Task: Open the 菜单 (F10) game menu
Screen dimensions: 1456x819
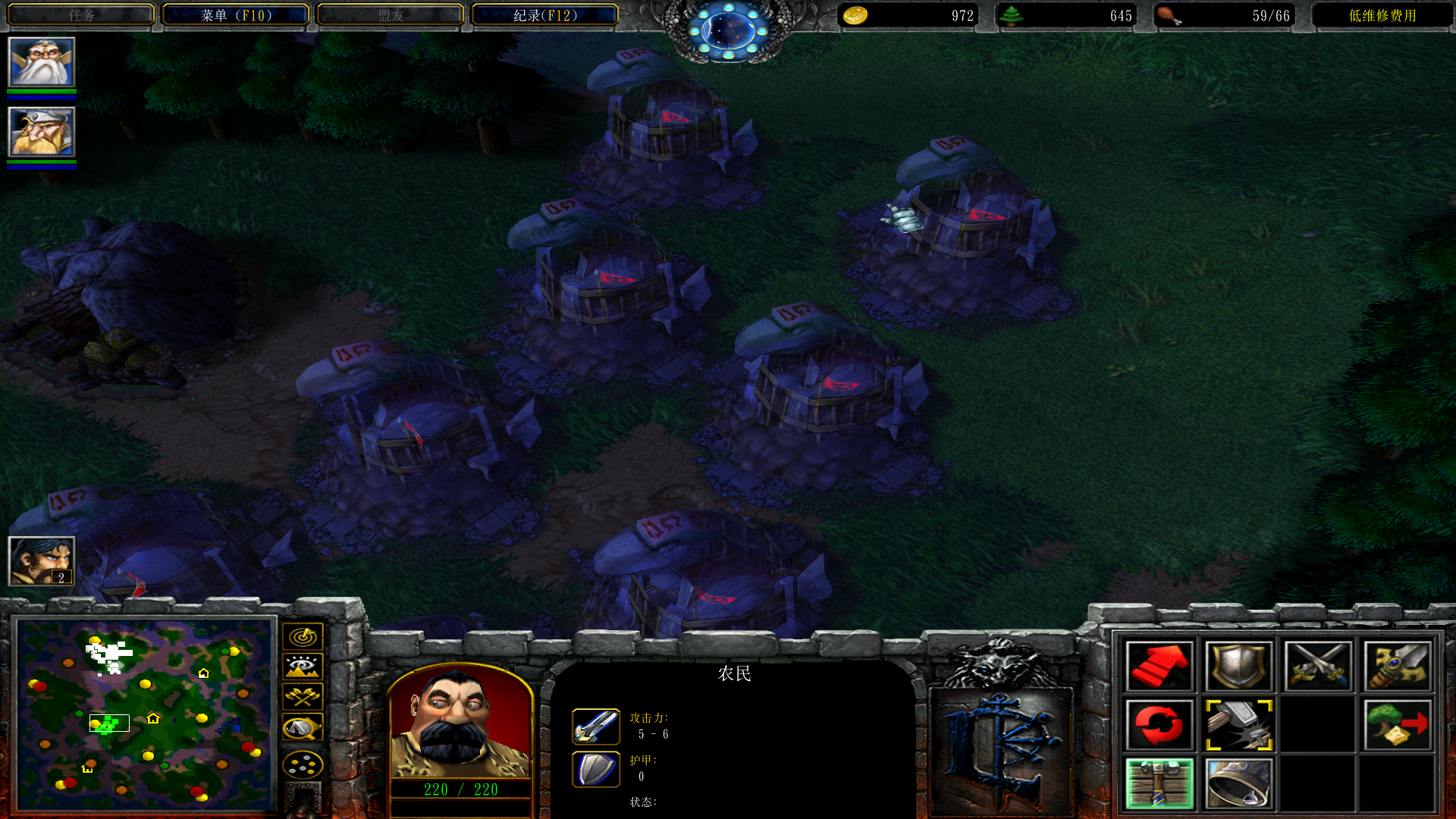Action: pos(236,15)
